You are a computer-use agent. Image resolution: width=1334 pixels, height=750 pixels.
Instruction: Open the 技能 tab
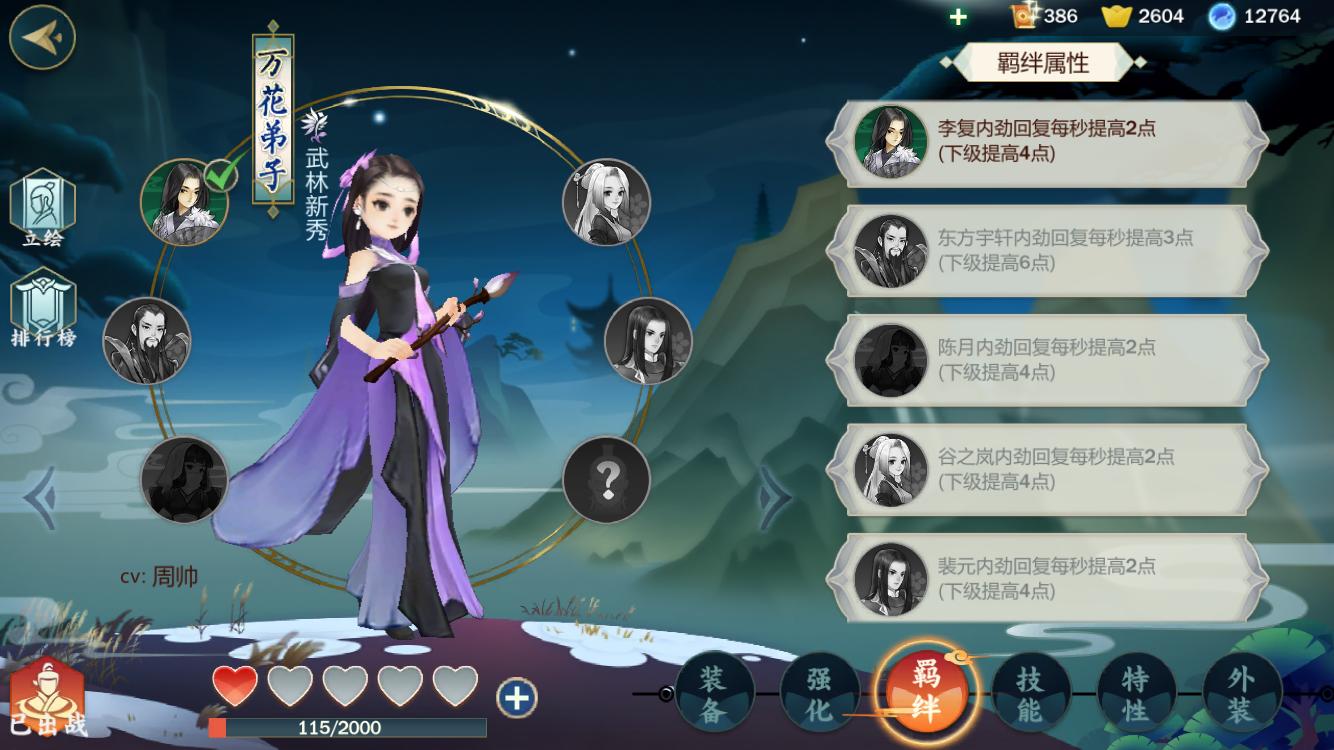point(1030,693)
